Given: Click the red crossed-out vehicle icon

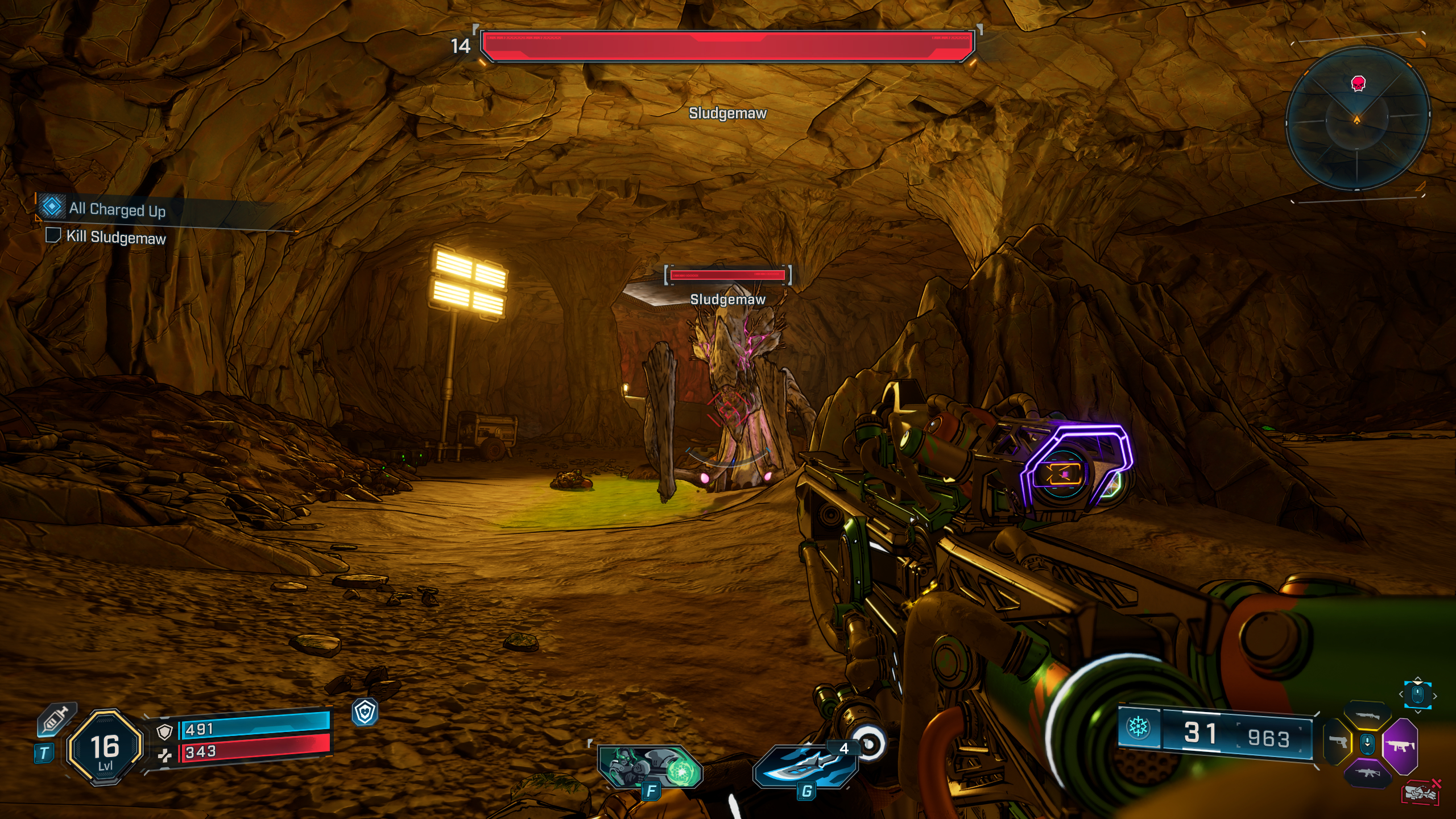Looking at the screenshot, I should click(x=1421, y=792).
